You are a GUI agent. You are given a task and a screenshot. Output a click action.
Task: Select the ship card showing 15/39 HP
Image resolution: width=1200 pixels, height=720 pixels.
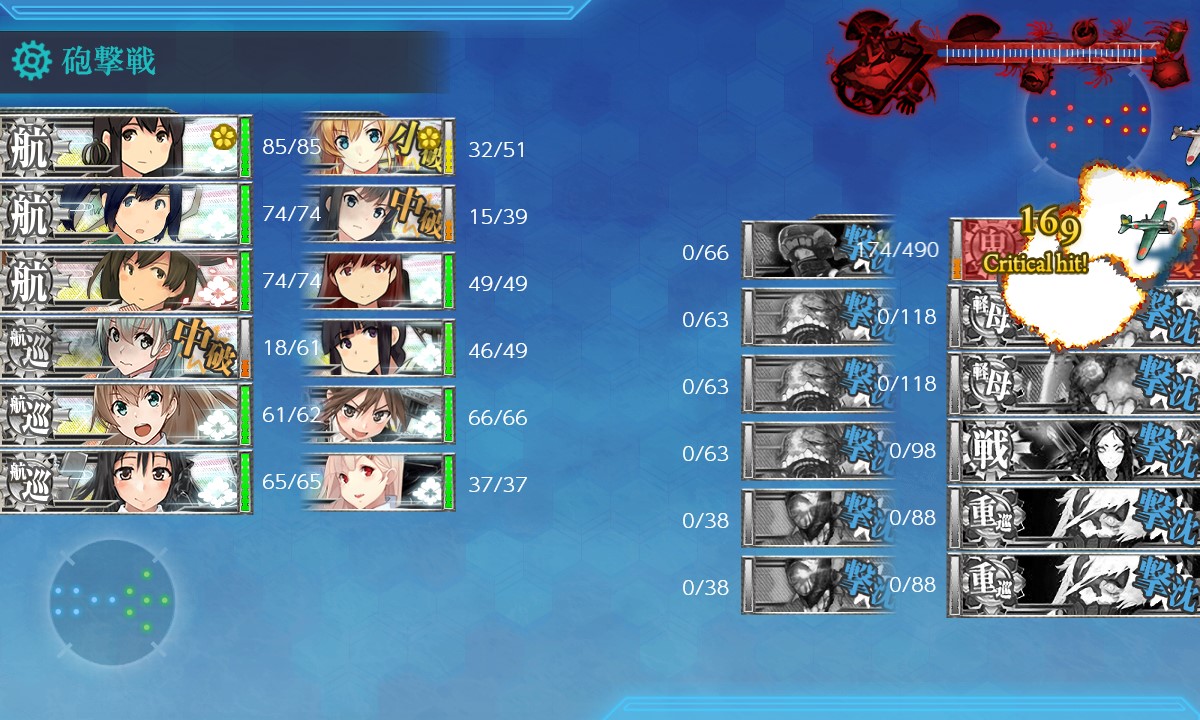point(378,214)
